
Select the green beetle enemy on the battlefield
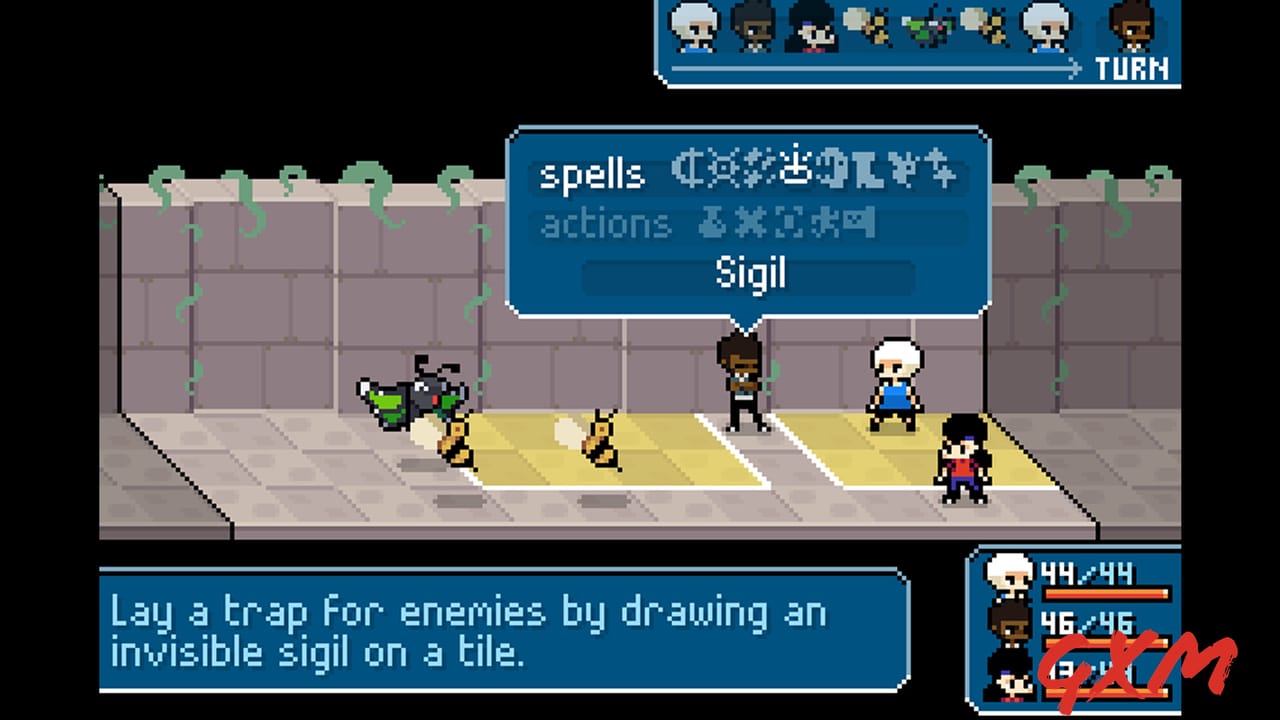click(415, 395)
